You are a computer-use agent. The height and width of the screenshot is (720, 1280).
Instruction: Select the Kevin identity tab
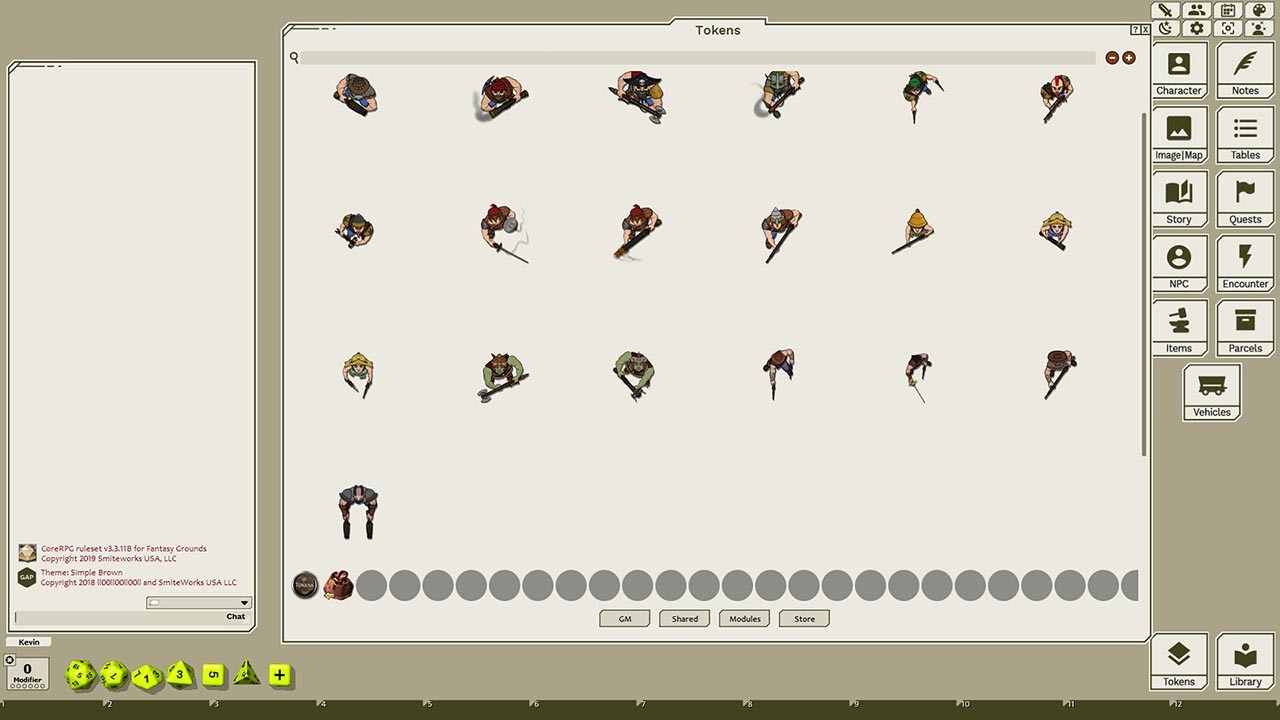click(28, 641)
